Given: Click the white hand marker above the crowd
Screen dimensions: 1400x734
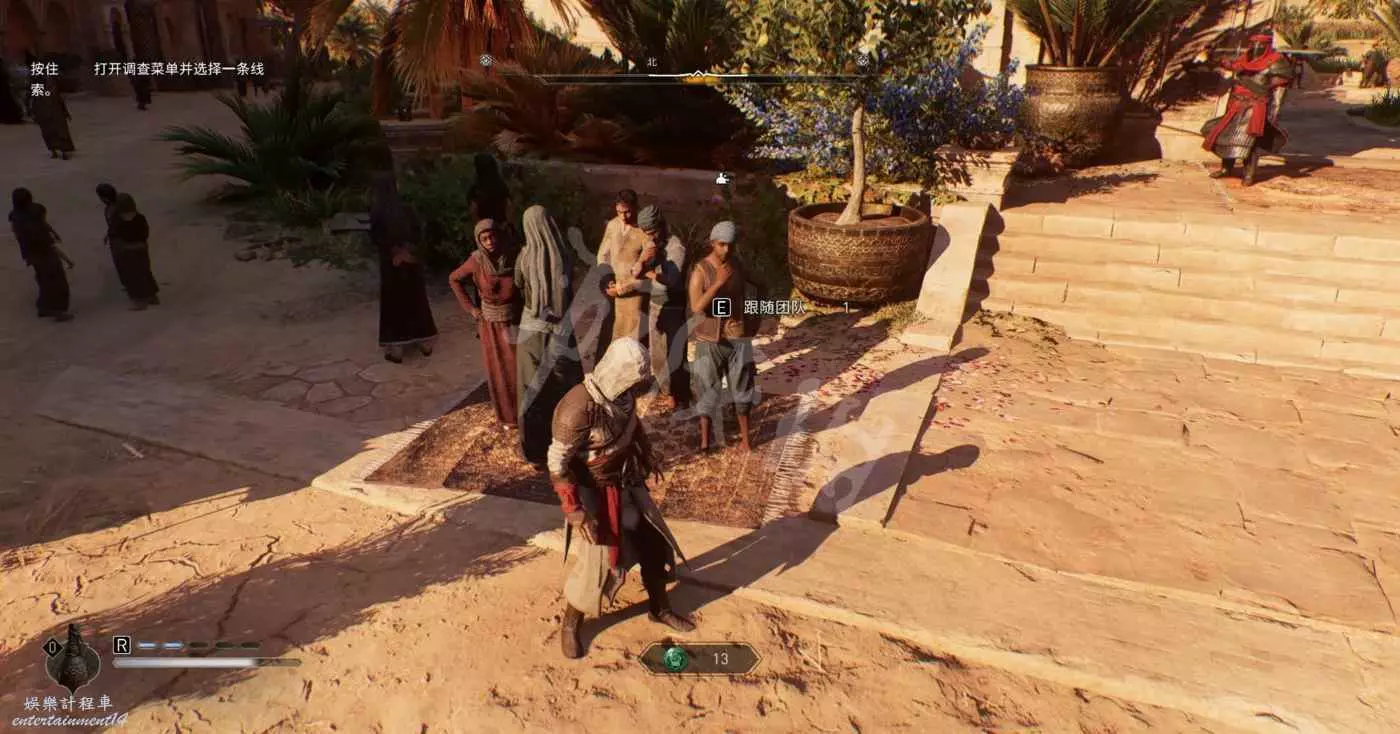Looking at the screenshot, I should pyautogui.click(x=723, y=179).
